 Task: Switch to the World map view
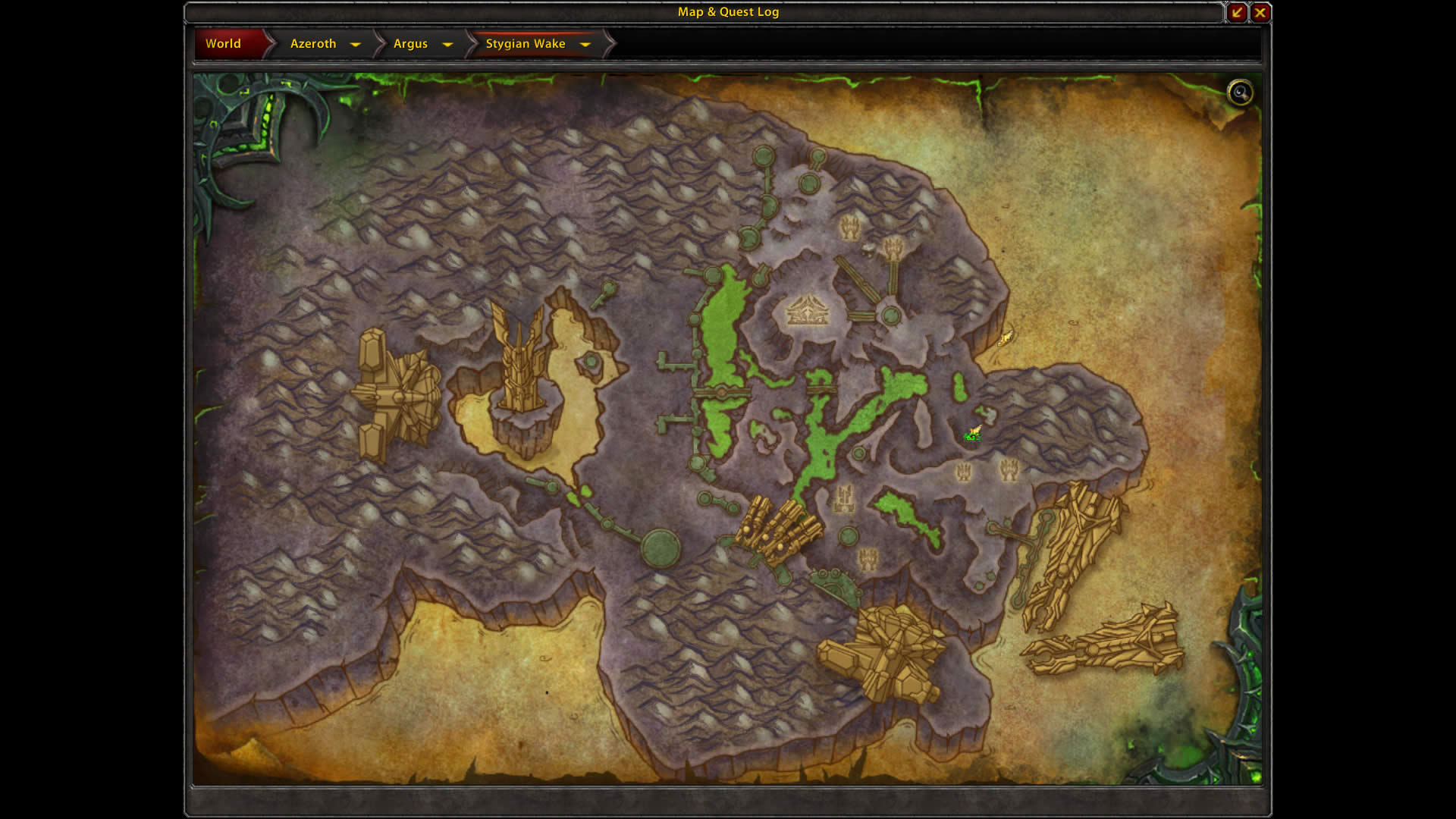coord(224,44)
